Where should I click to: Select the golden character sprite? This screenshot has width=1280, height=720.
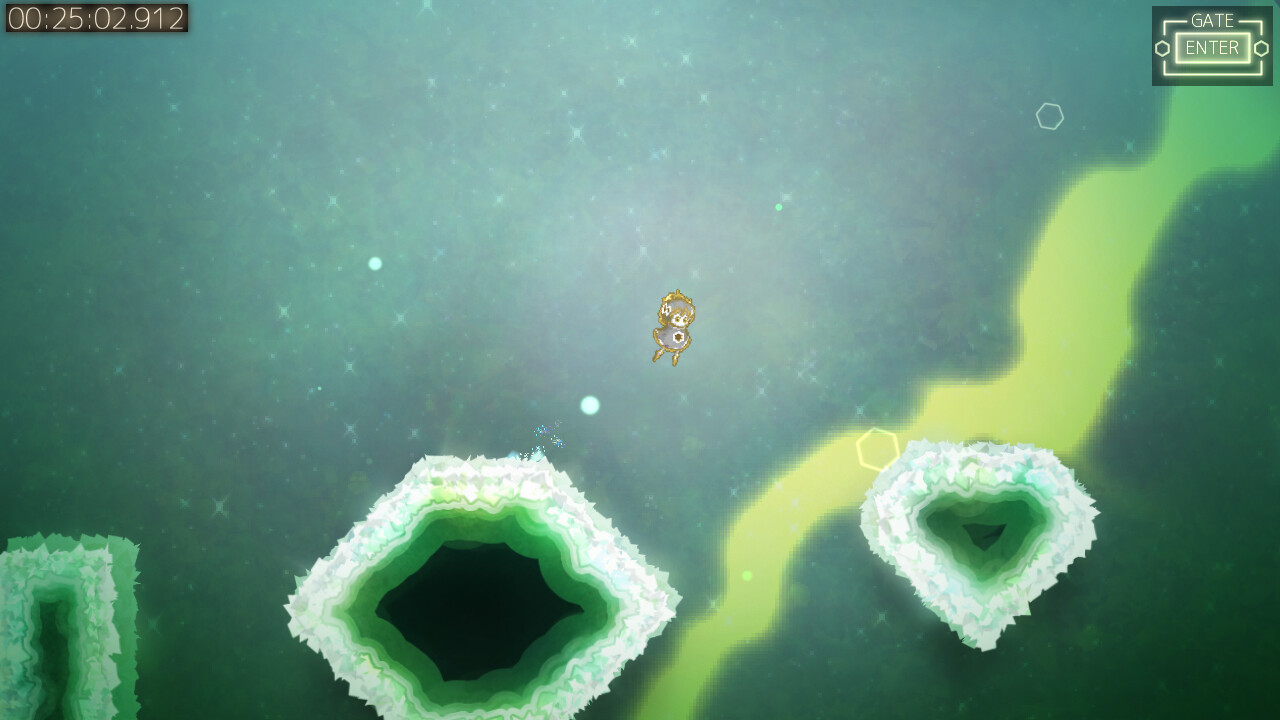coord(673,325)
